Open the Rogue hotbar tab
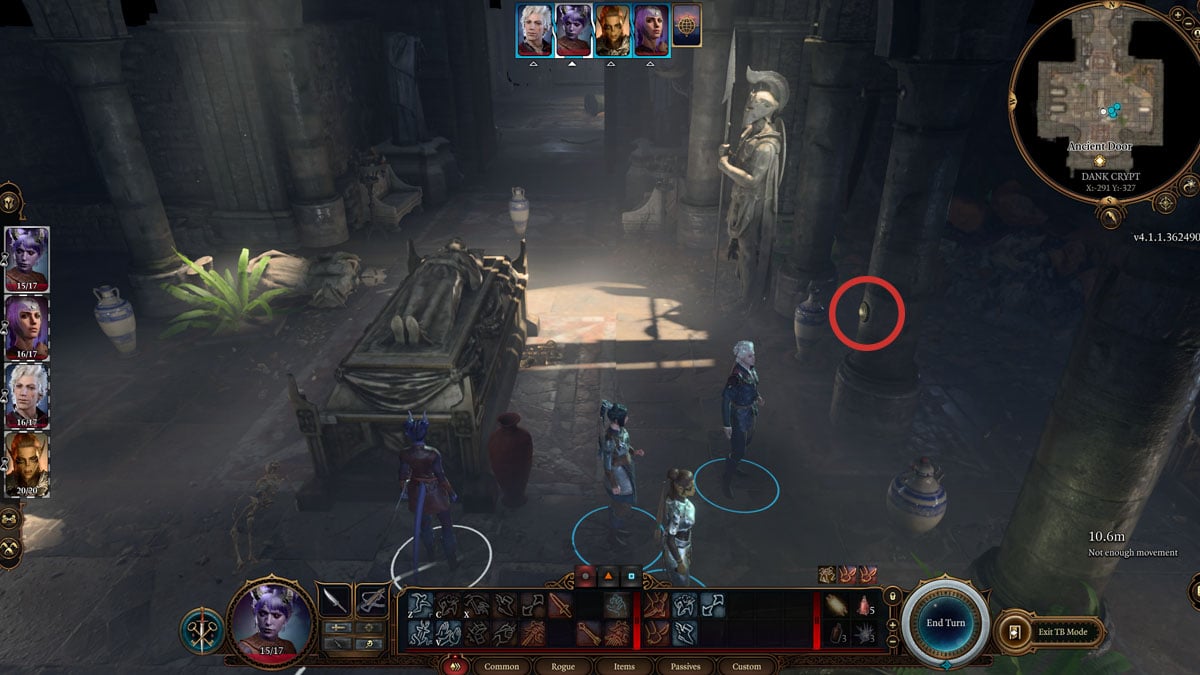Screen dimensions: 1200x675 point(562,666)
